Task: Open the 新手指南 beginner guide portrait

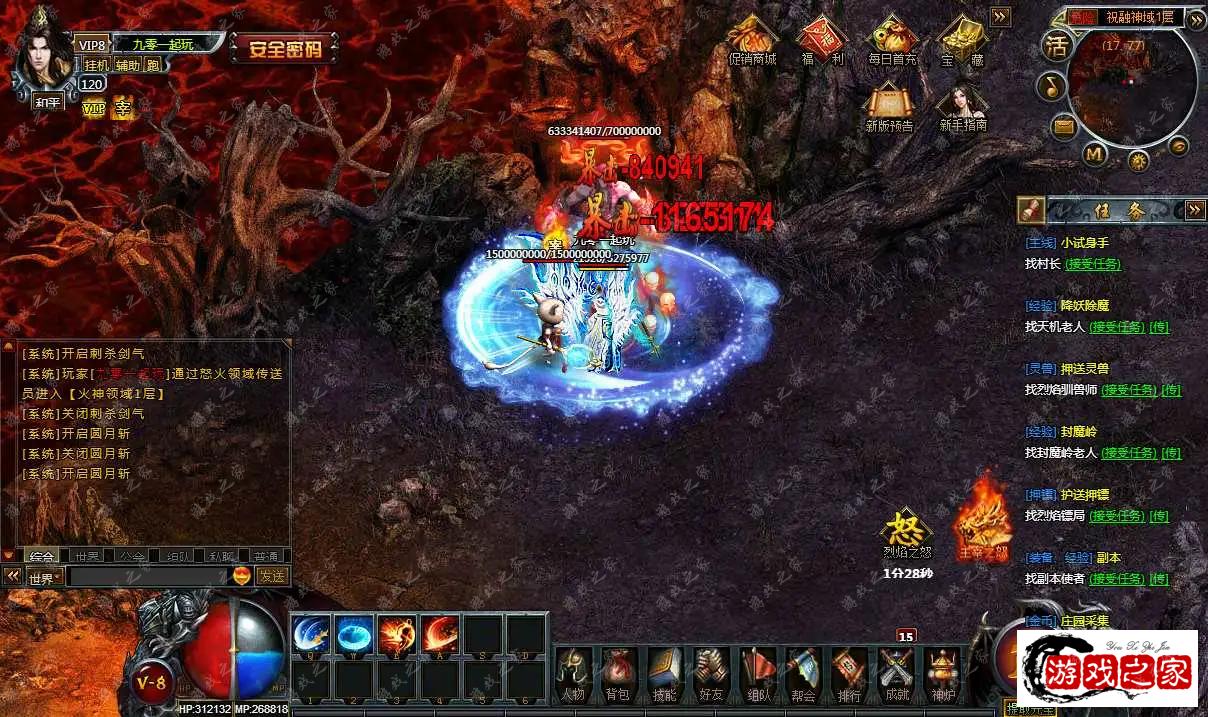Action: click(963, 106)
